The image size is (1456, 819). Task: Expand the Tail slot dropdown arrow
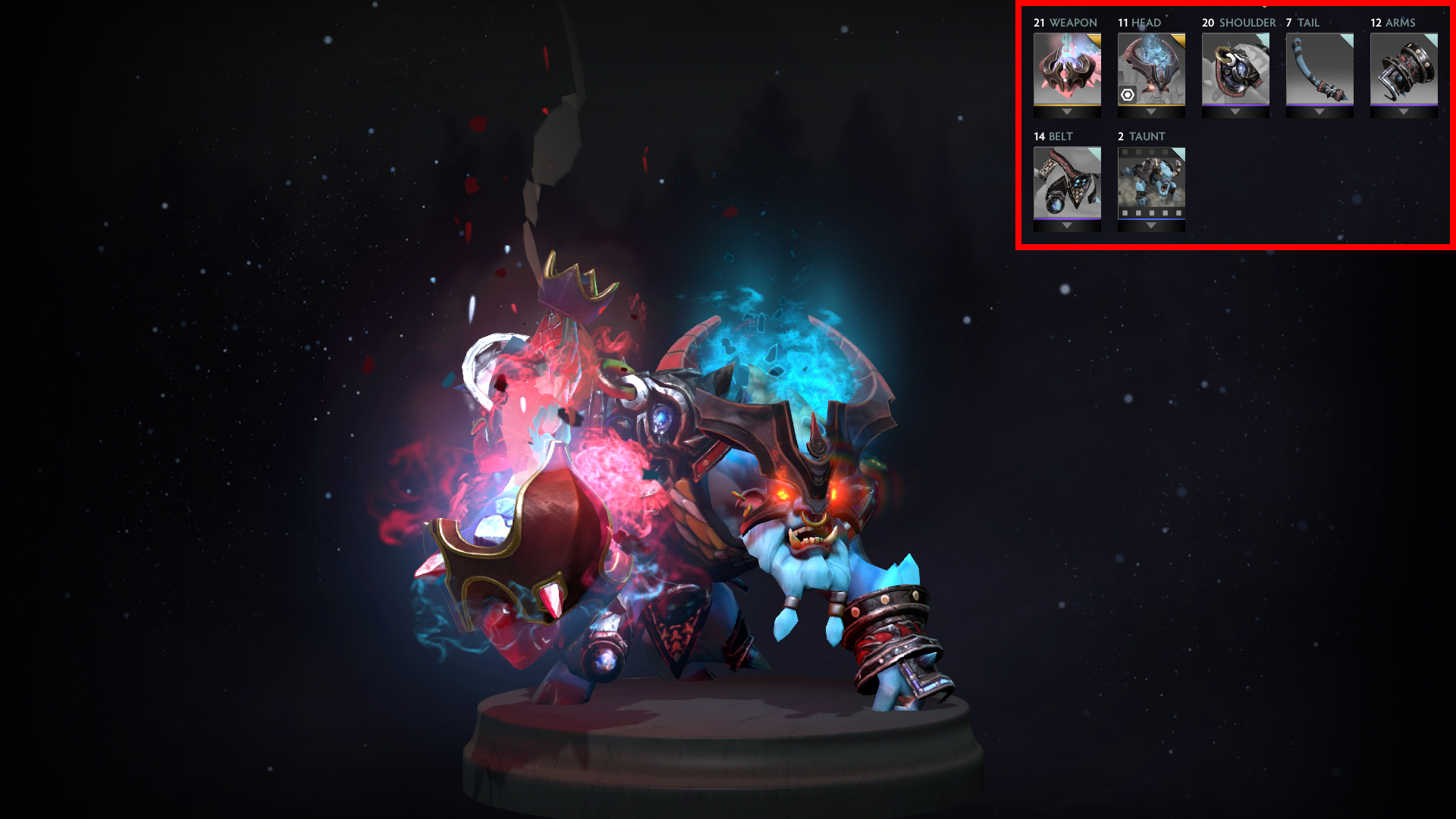click(x=1319, y=111)
